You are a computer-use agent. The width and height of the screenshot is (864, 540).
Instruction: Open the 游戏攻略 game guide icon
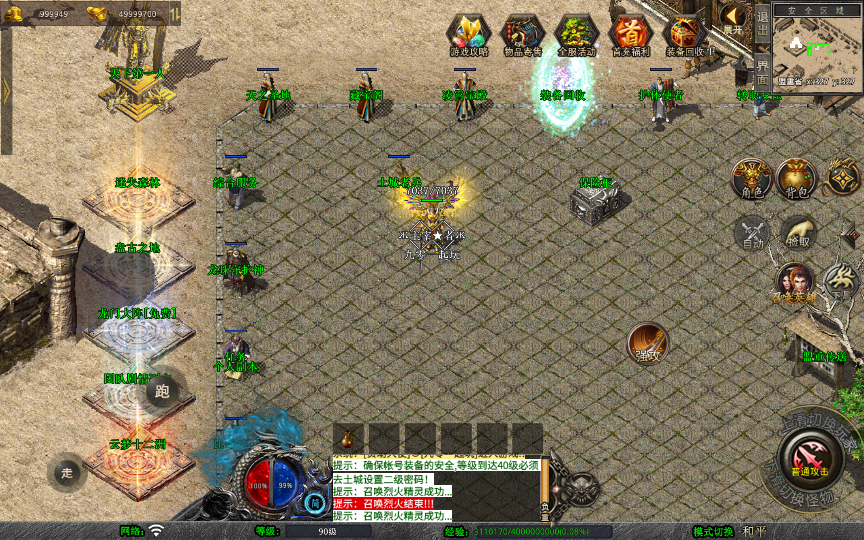tap(468, 35)
